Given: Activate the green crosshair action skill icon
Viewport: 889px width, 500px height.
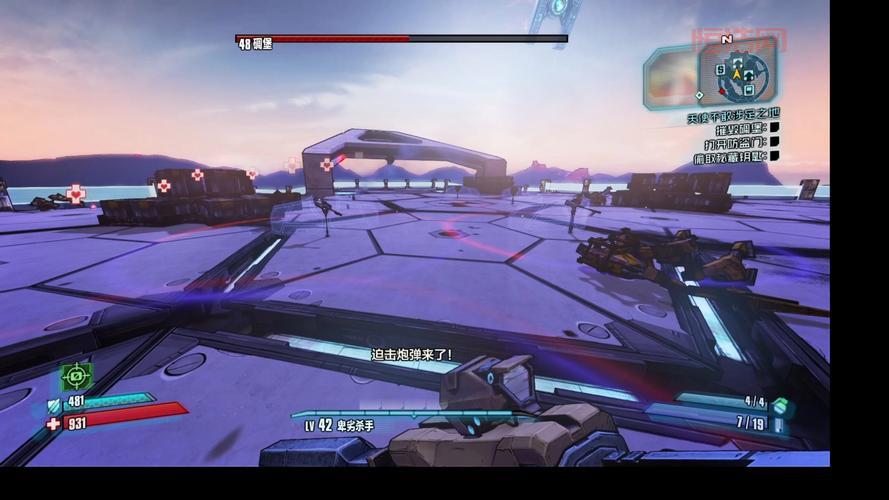Looking at the screenshot, I should (76, 377).
